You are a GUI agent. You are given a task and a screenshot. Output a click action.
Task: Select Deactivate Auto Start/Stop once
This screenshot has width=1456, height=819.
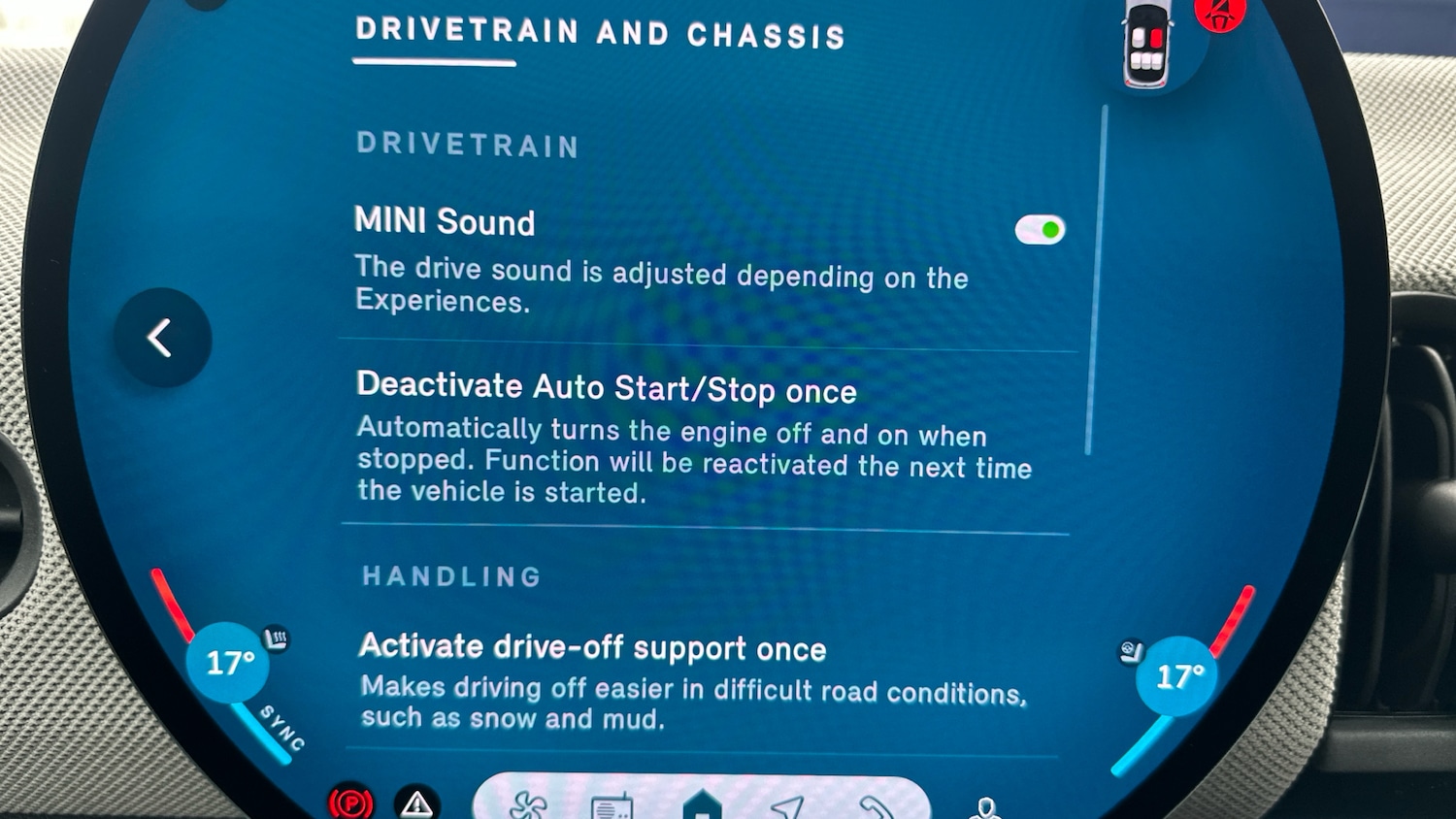(606, 389)
